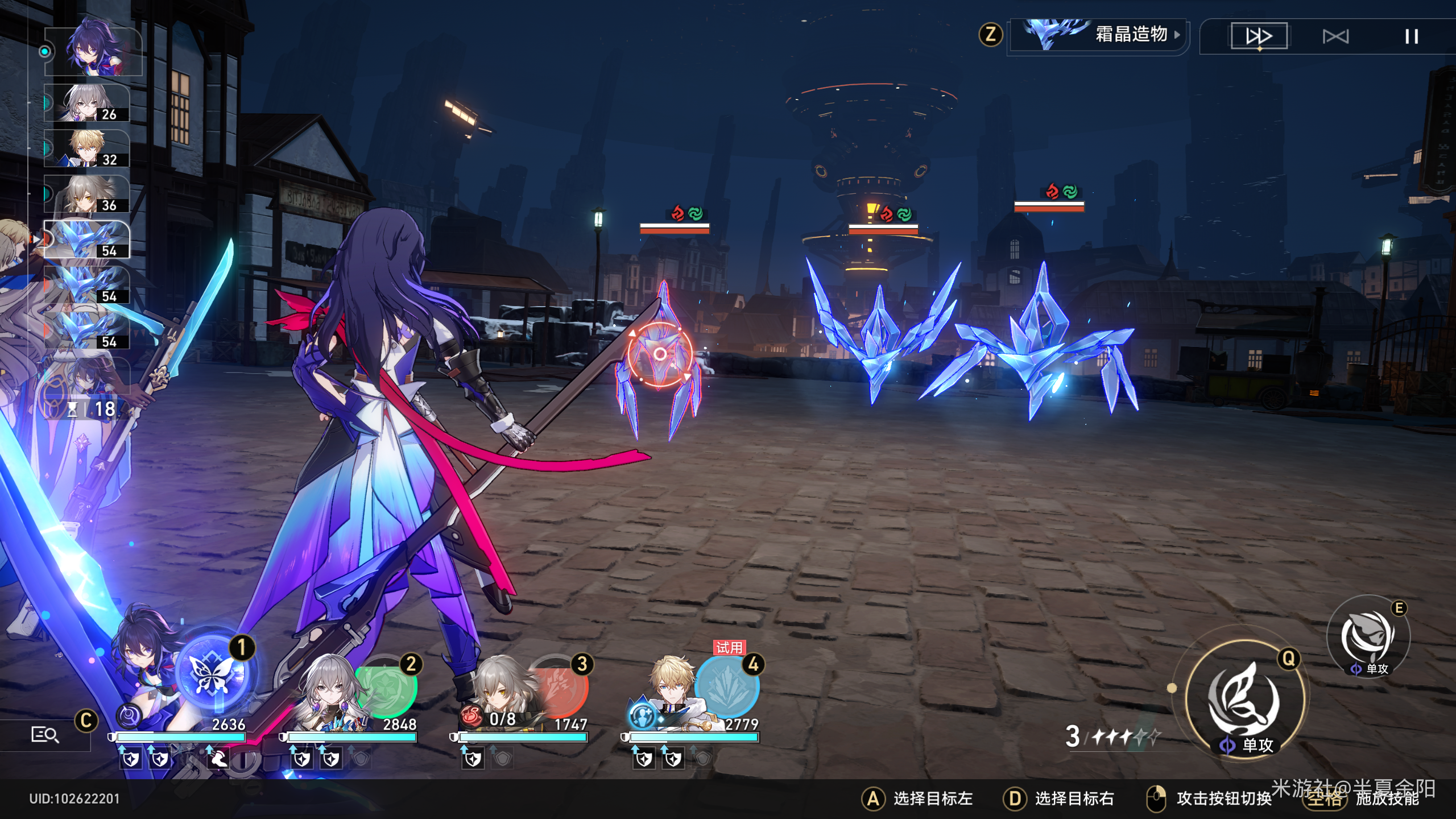Activate the trial character's blue ultimate
This screenshot has height=819, width=1456.
point(728,687)
